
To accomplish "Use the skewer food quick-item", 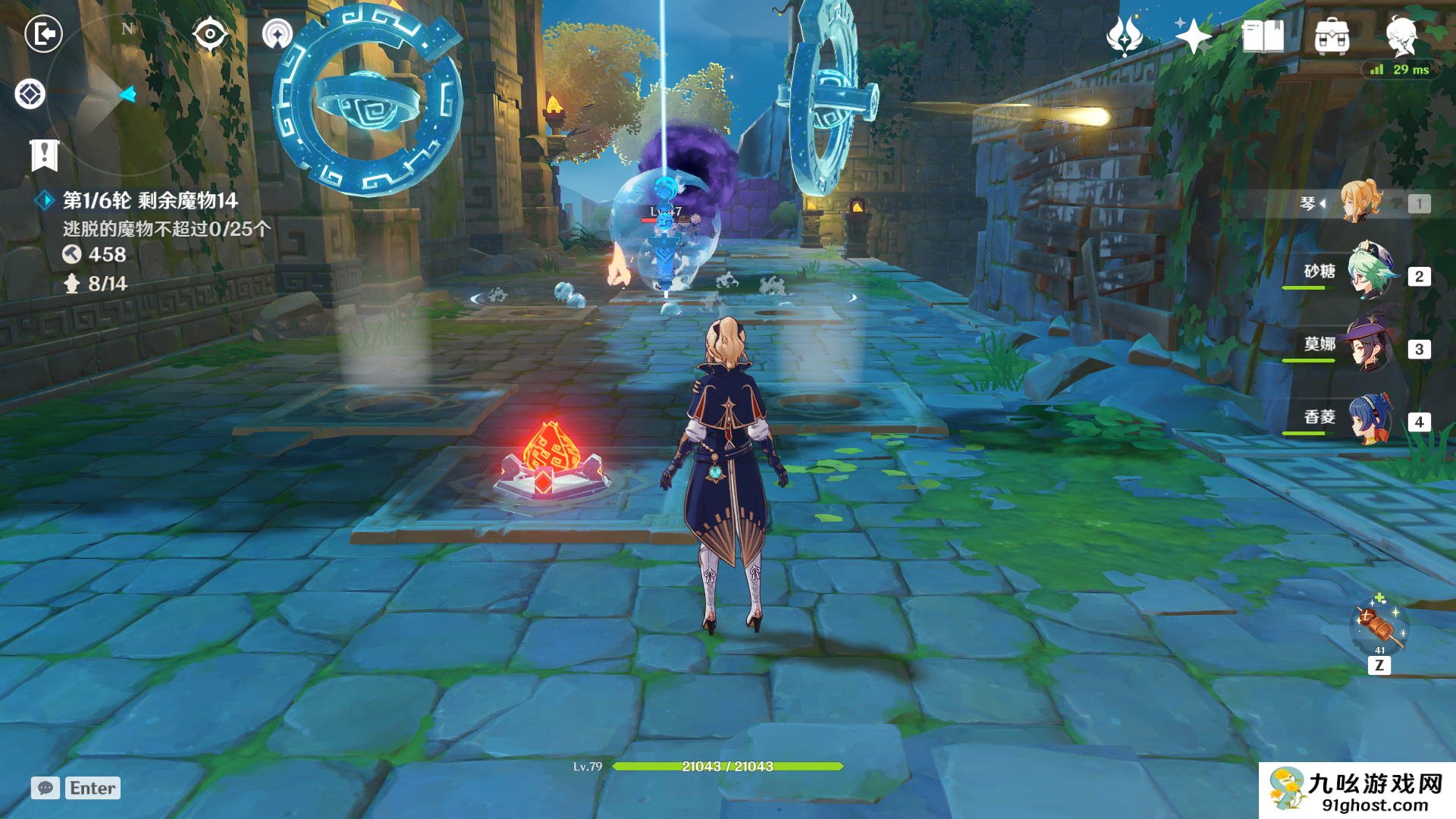I will pos(1379,626).
